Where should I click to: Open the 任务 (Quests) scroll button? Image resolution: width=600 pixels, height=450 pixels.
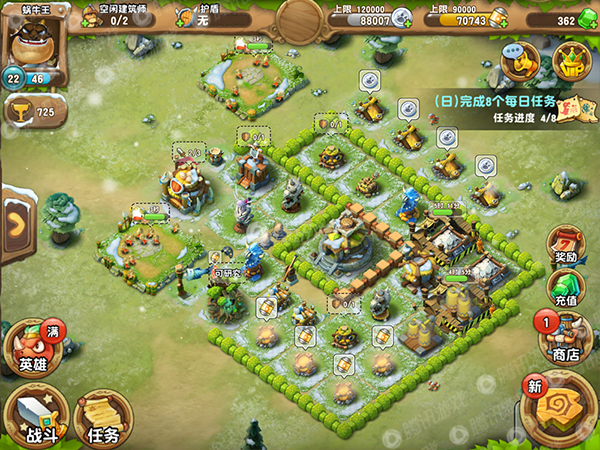(x=102, y=417)
